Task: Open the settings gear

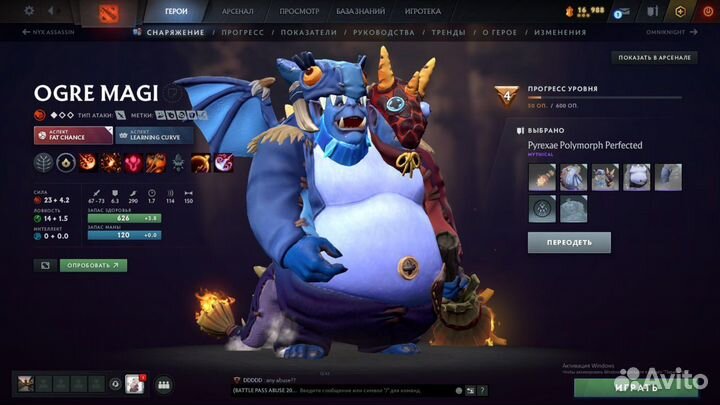Action: pos(28,11)
